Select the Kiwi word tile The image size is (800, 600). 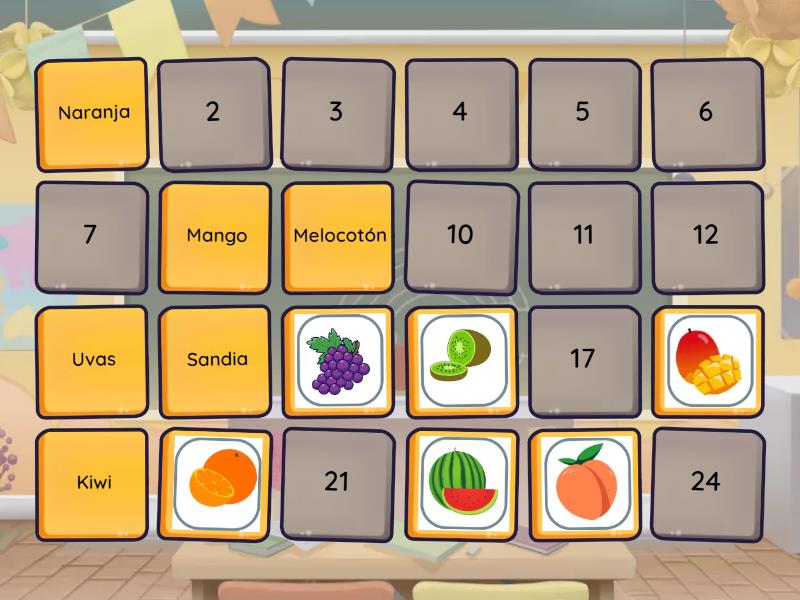pos(92,484)
